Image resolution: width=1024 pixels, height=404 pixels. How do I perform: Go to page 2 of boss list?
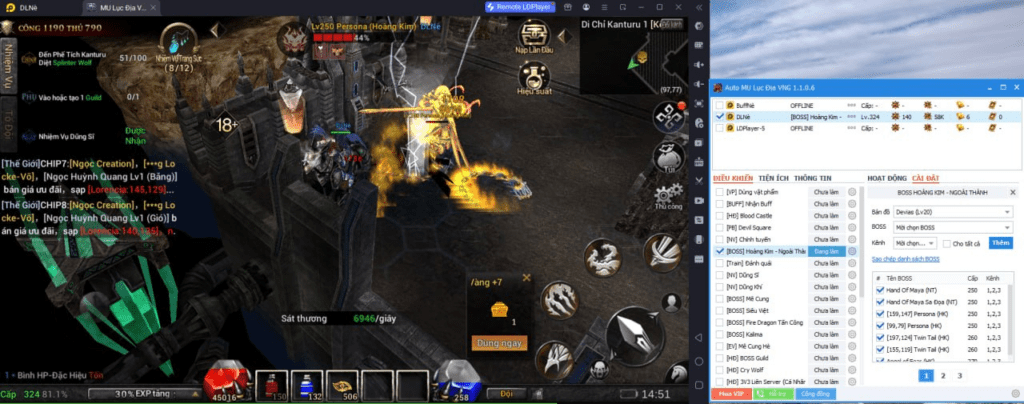click(942, 375)
